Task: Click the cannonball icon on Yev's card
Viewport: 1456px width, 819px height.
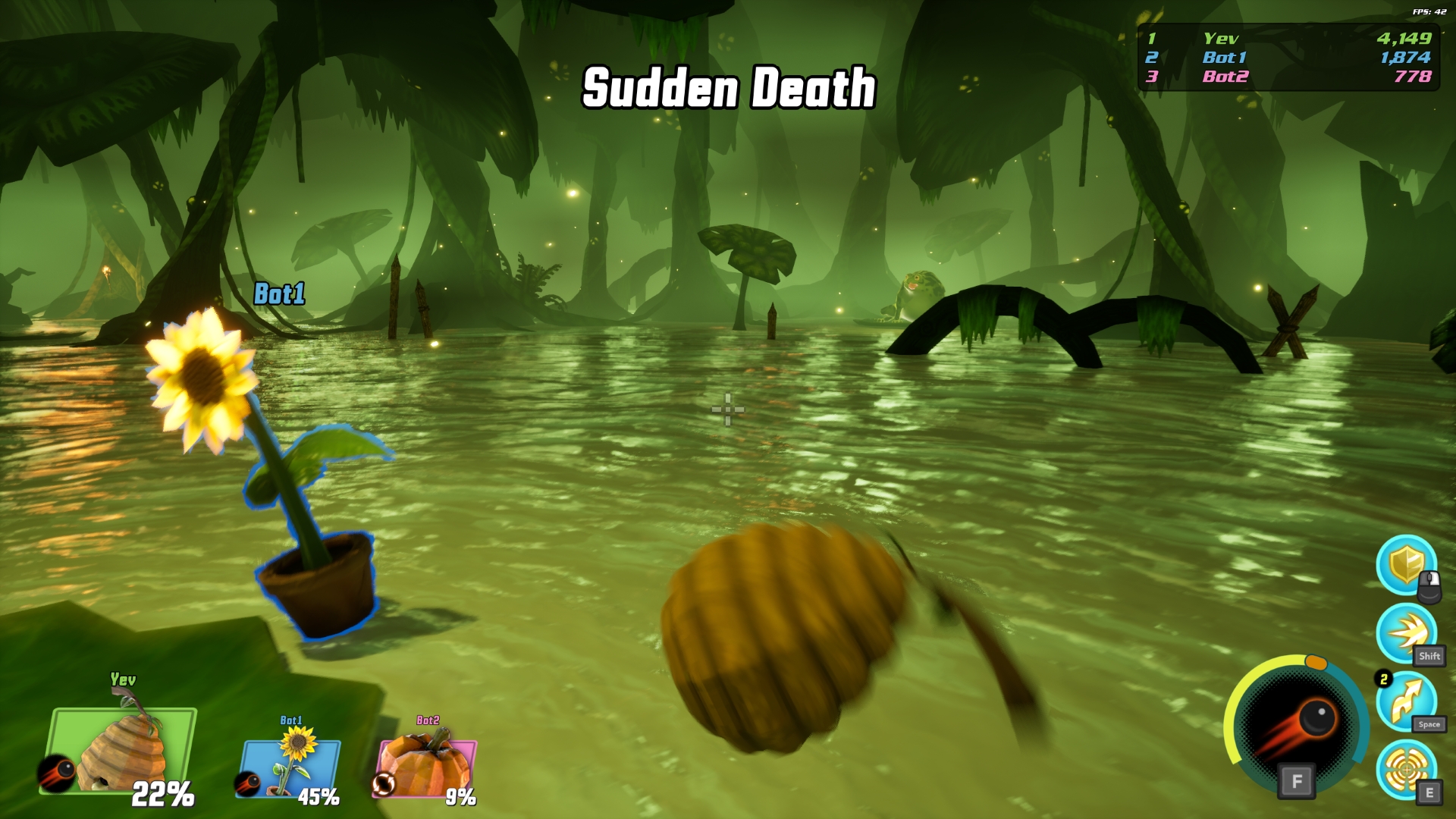Action: 56,773
